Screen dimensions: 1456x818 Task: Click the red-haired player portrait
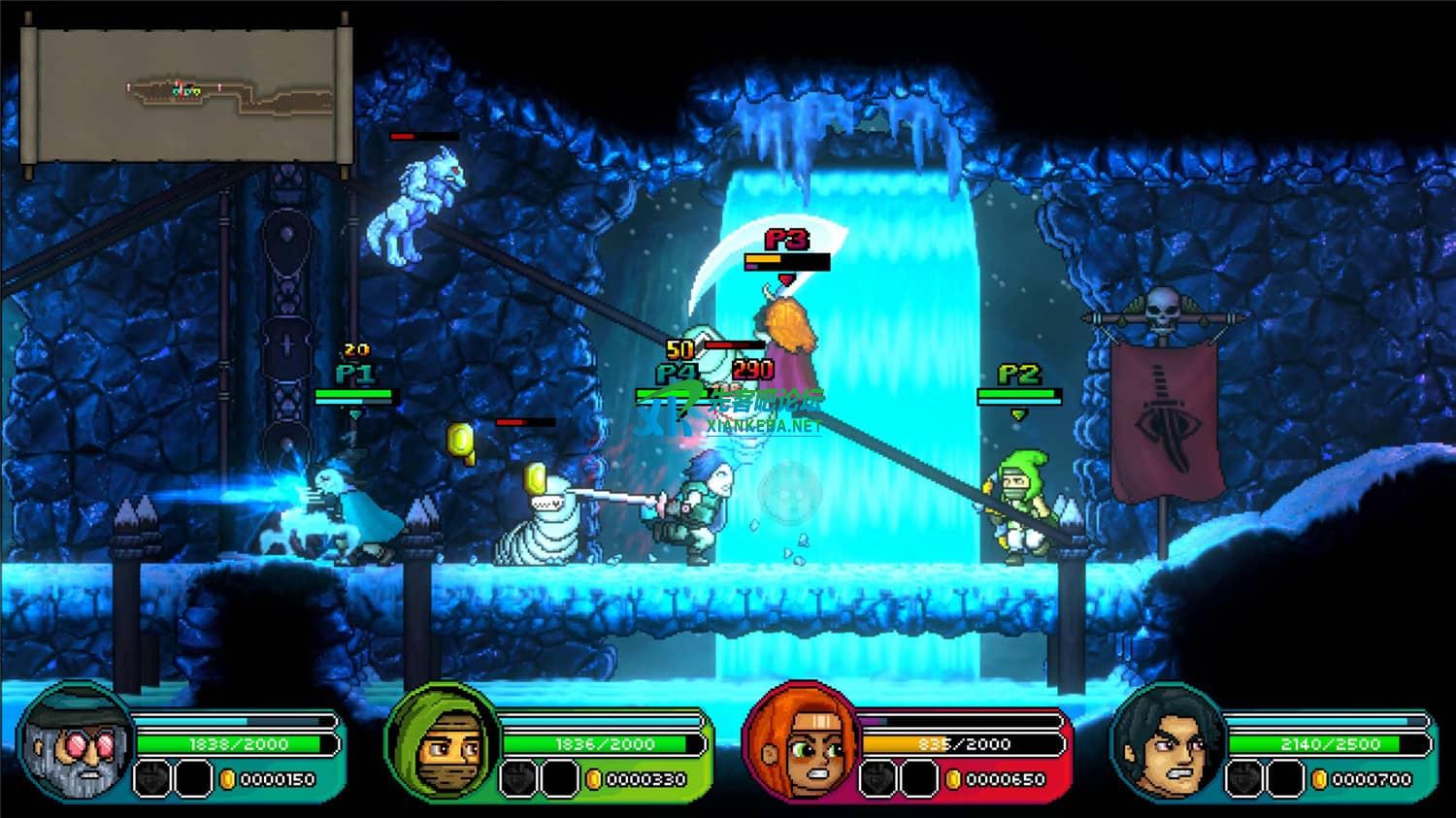coord(802,744)
